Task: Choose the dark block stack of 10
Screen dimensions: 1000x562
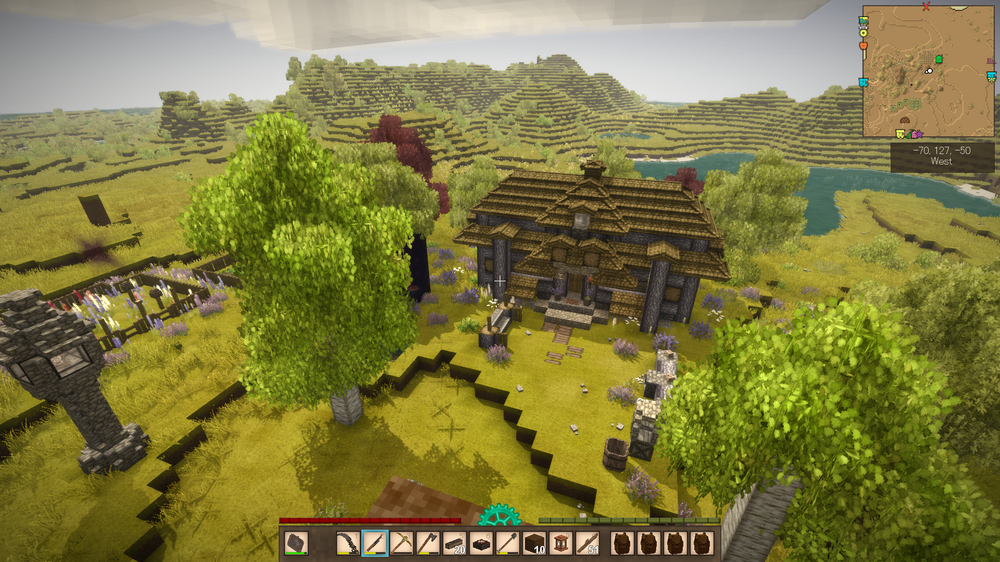Action: 535,543
